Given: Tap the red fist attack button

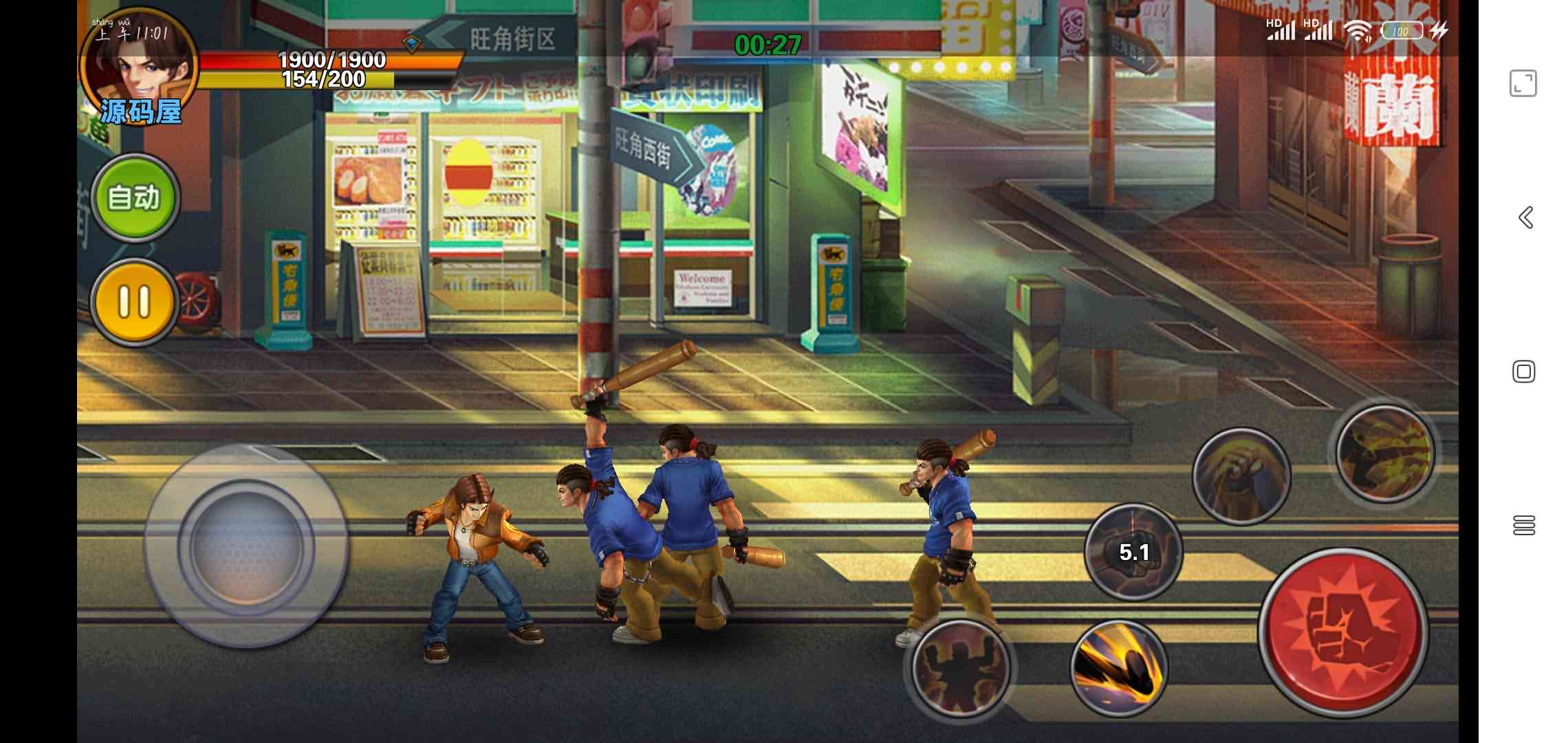Looking at the screenshot, I should pos(1343,631).
